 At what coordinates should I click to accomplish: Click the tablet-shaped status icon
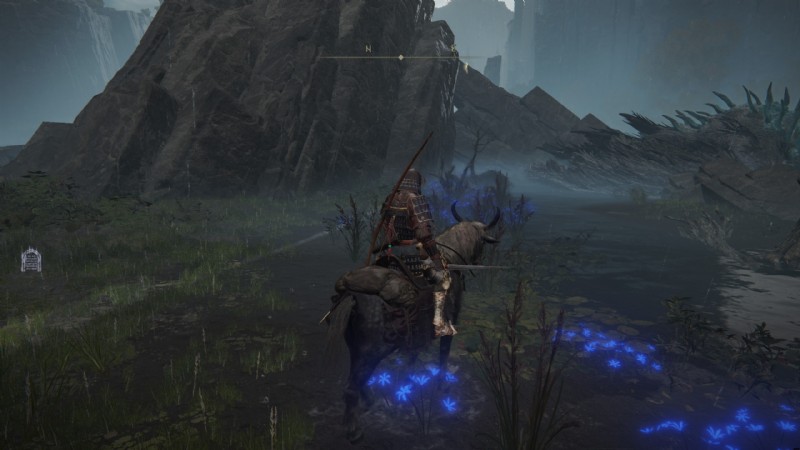click(x=31, y=260)
